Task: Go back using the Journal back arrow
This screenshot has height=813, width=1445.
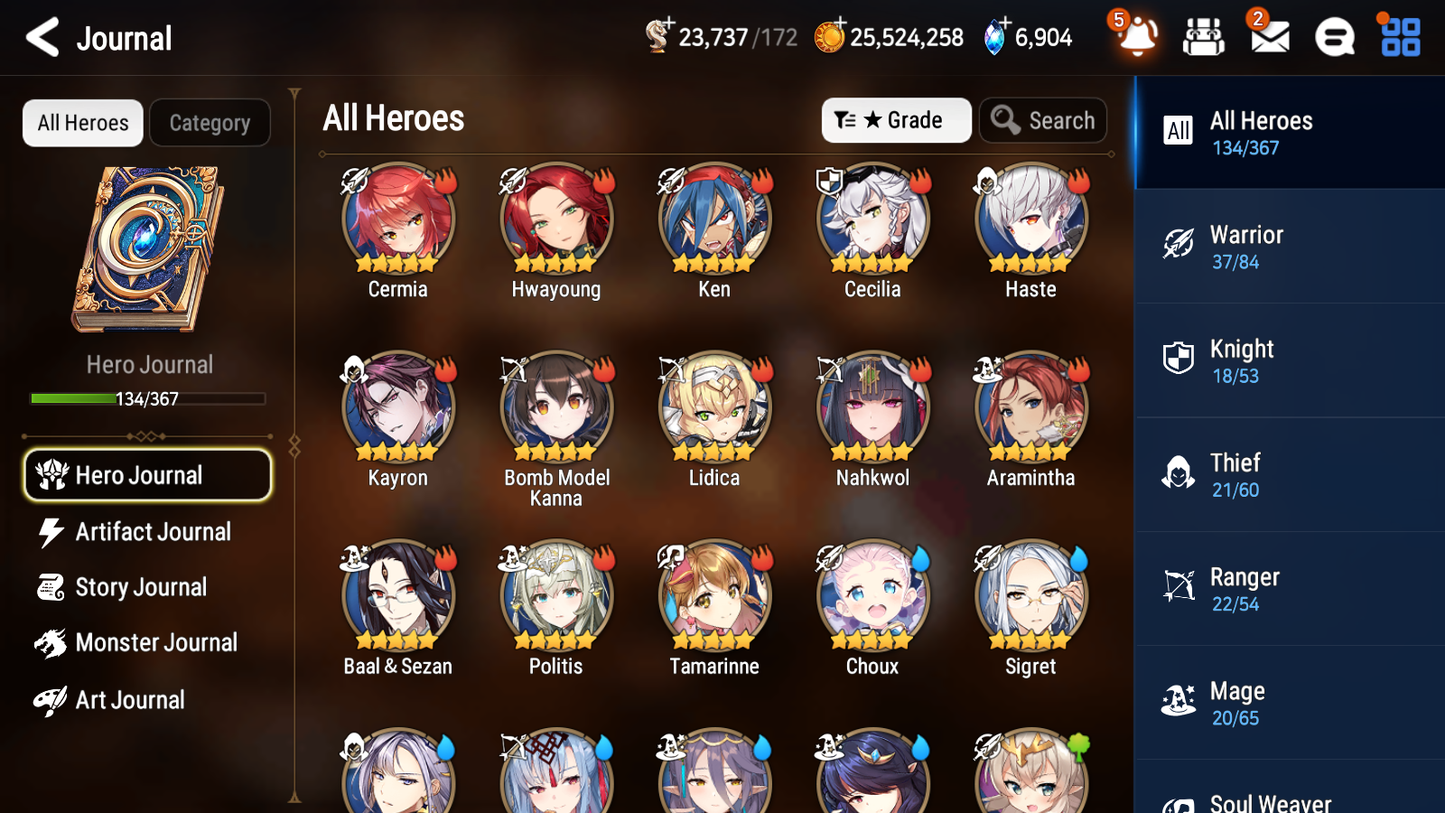Action: 40,37
